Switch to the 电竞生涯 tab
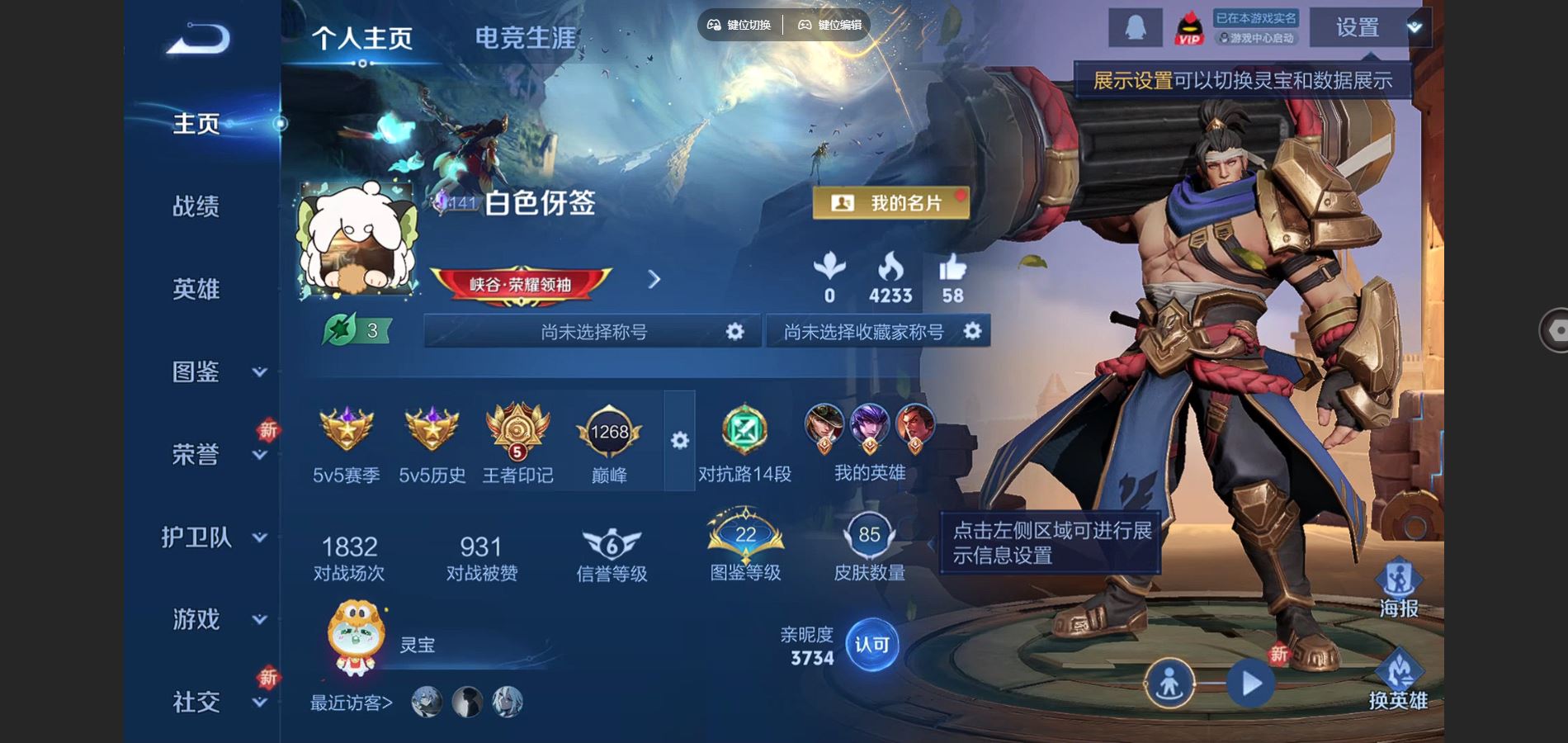The image size is (1568, 743). click(x=526, y=36)
